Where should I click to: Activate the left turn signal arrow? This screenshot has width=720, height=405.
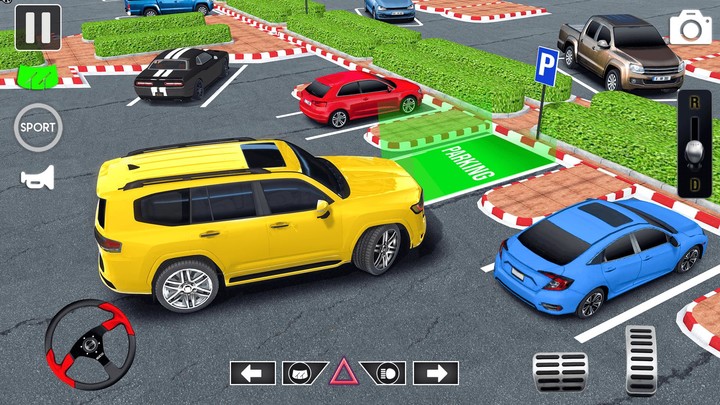tap(252, 373)
